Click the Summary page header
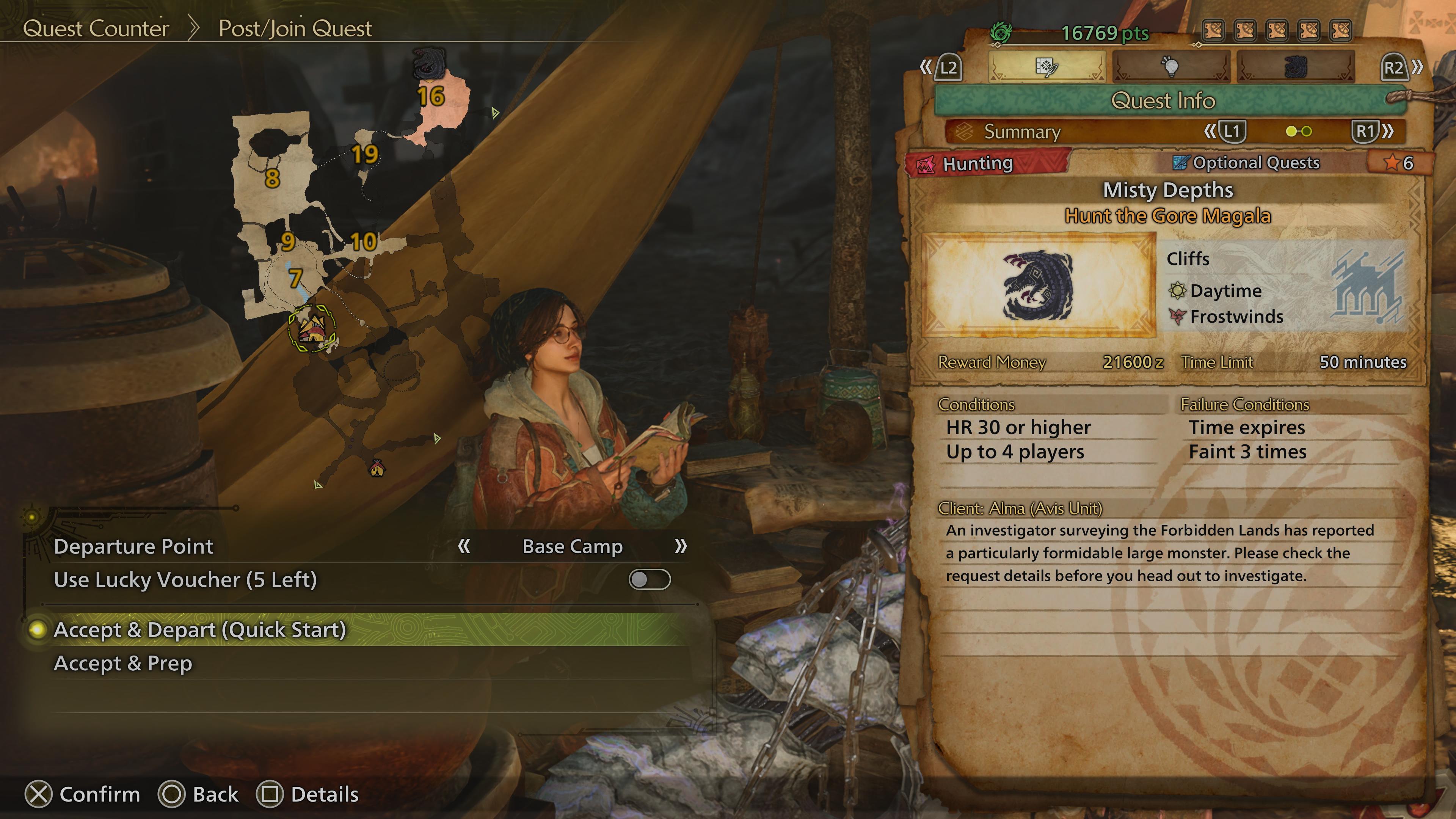Viewport: 1456px width, 819px height. [1022, 132]
